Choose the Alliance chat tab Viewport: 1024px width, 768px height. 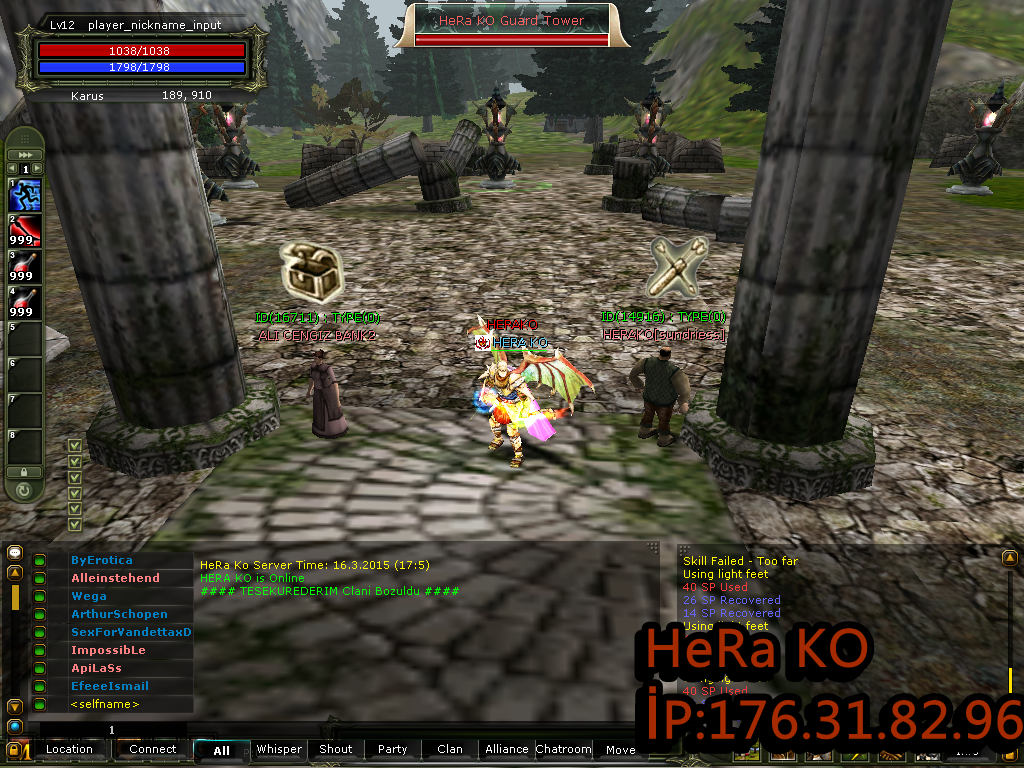pos(507,749)
